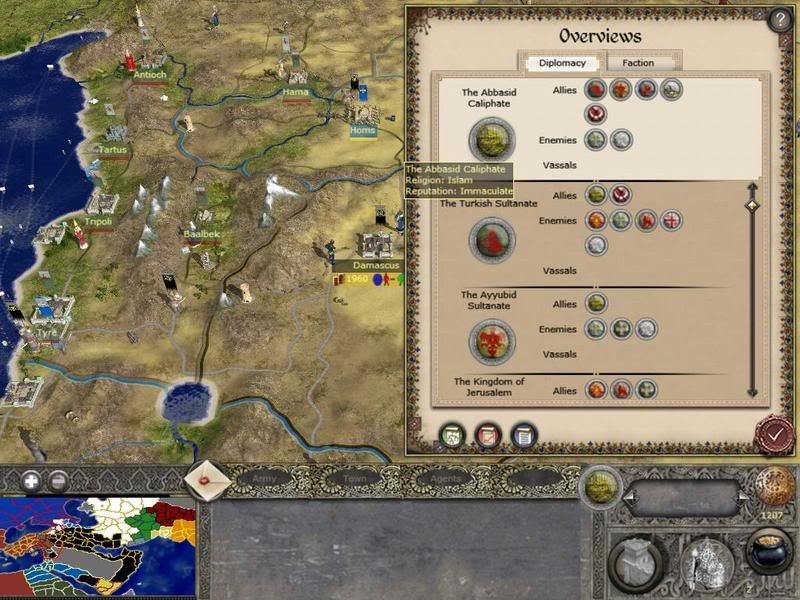The image size is (800, 600).
Task: Close the Overviews scroll with the checkmark seal
Action: [x=773, y=434]
